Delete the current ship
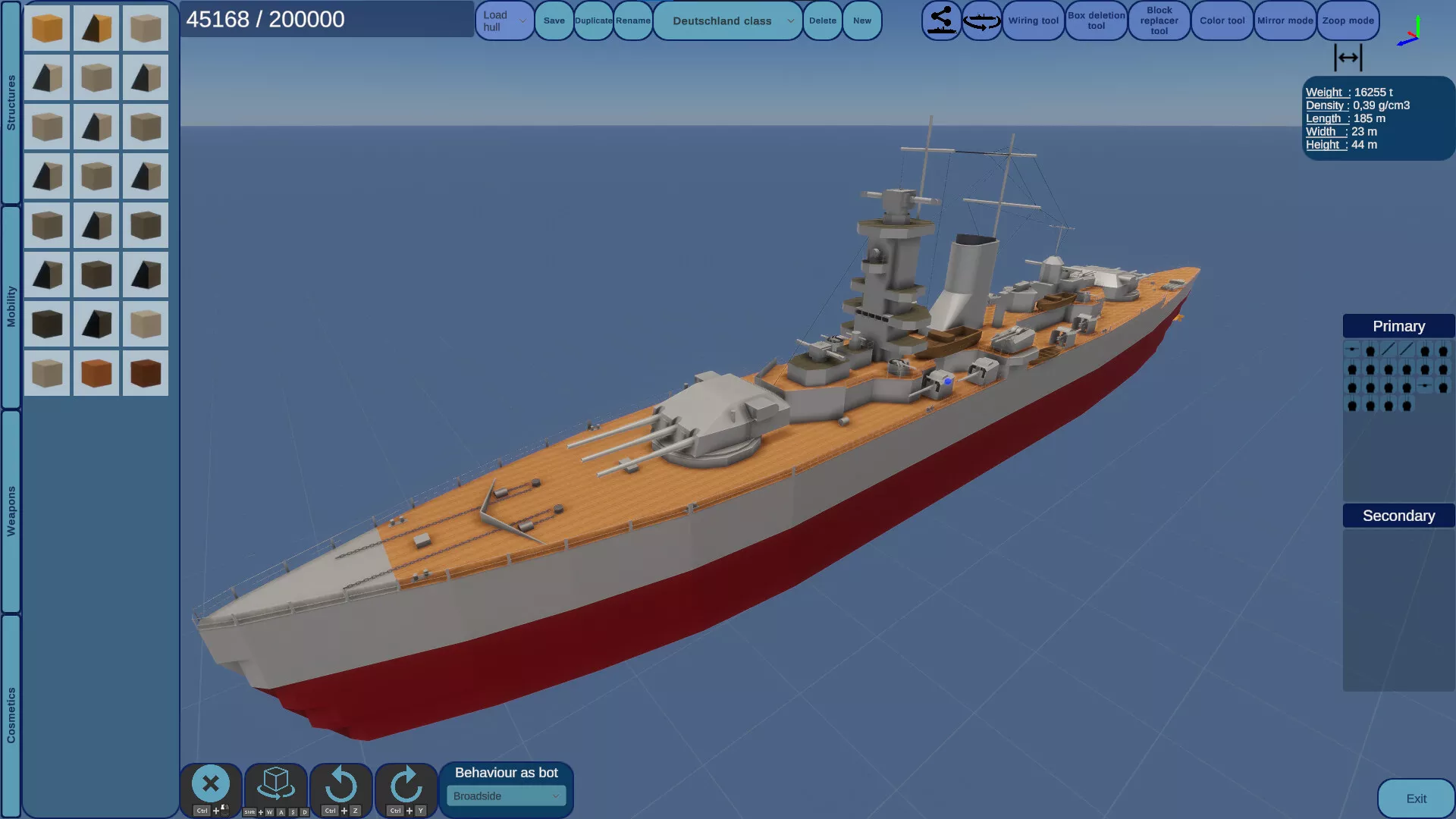Screen dimensions: 1456x819 822,21
